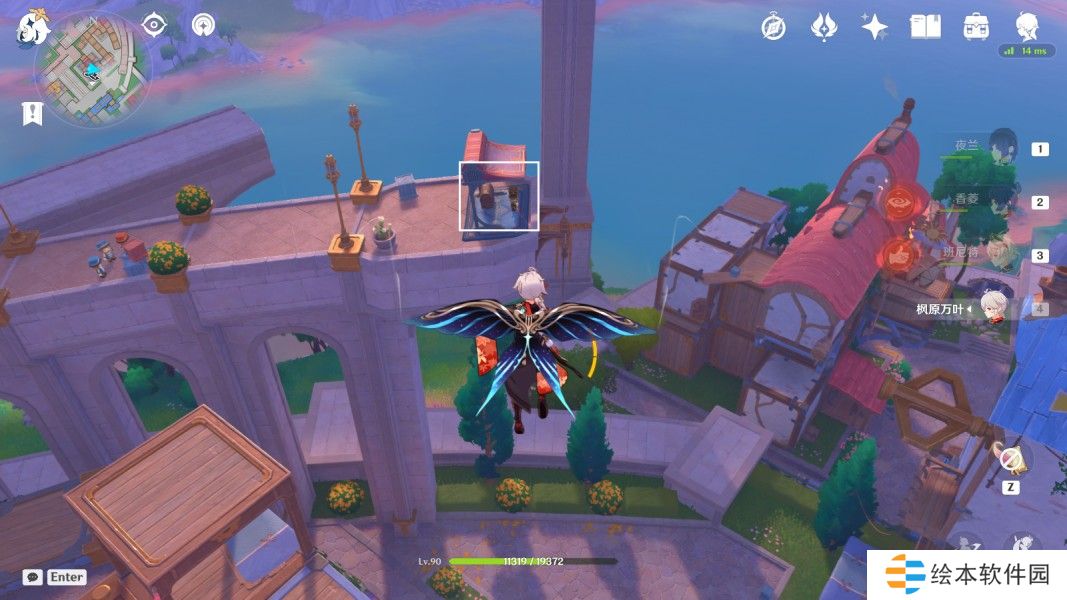
Task: Open the chat box speech-bubble icon
Action: pos(33,577)
